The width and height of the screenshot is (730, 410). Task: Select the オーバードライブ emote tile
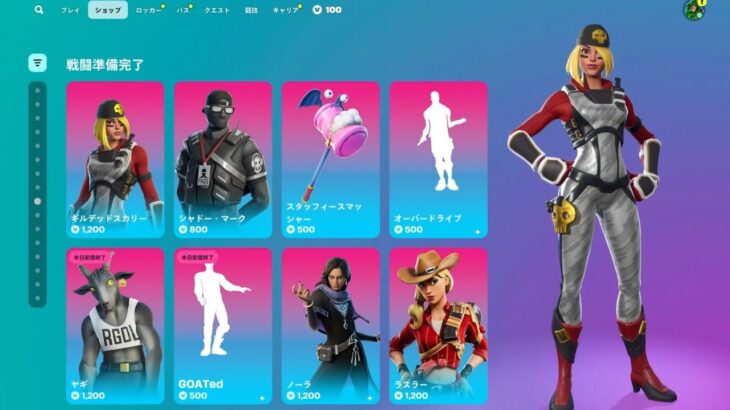point(438,159)
